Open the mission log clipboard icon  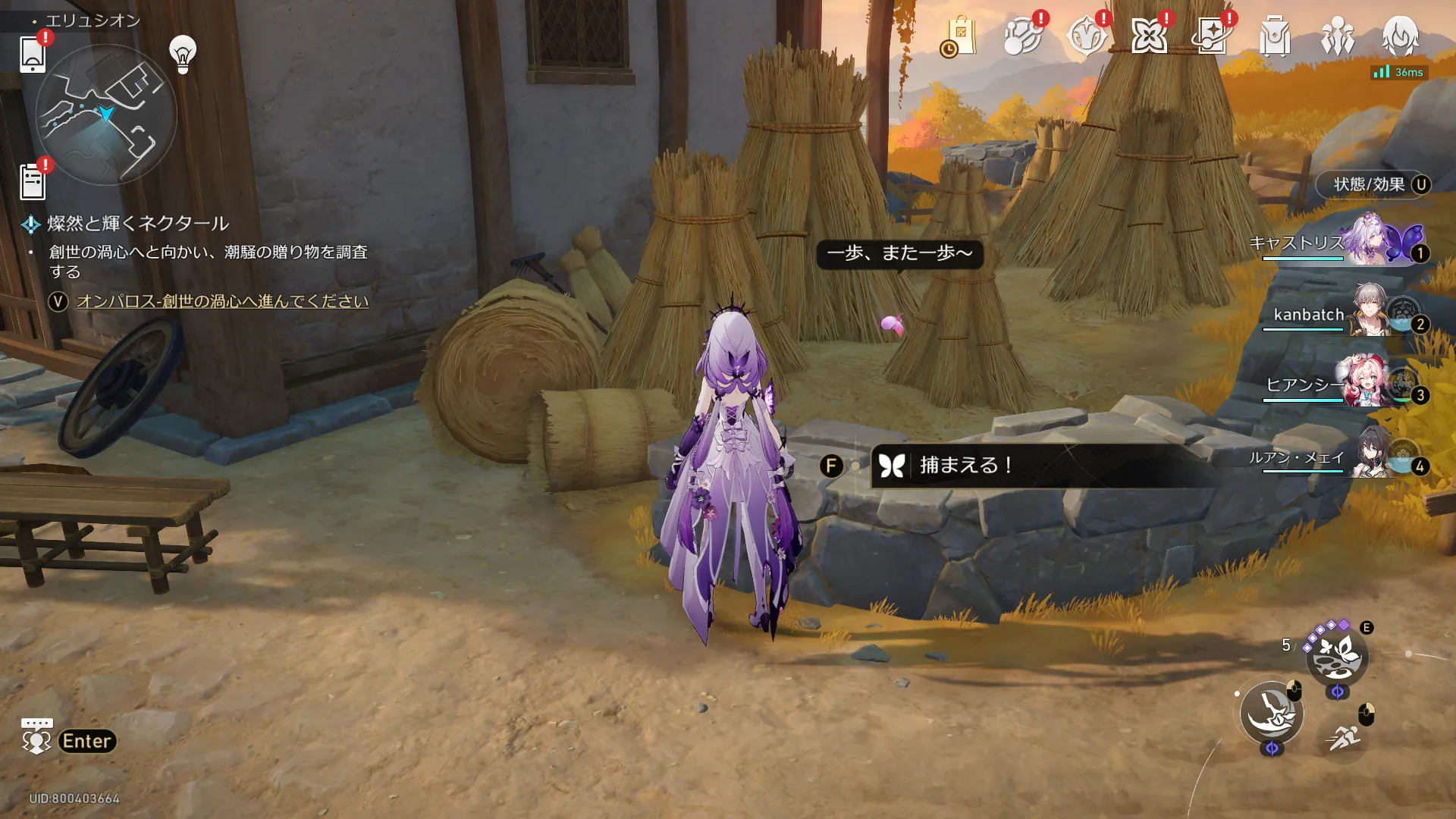pyautogui.click(x=33, y=182)
